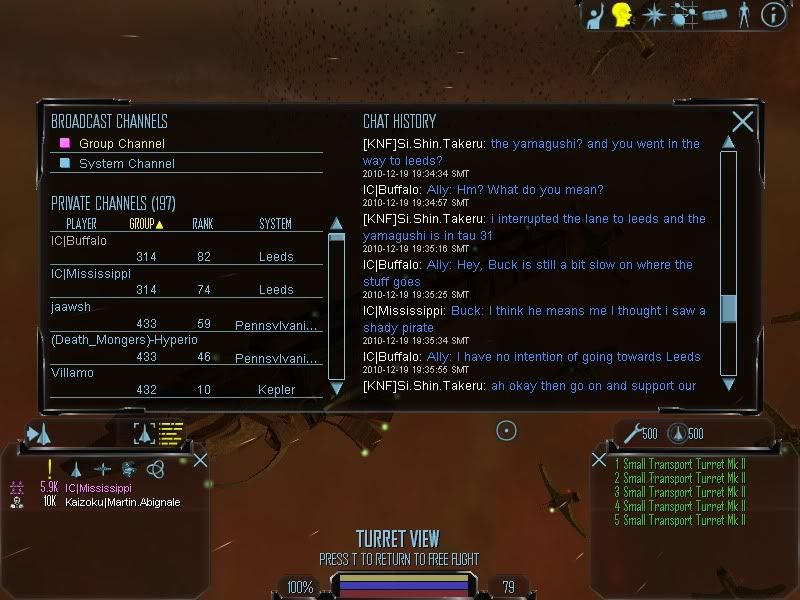Sort private channels by the System column

275,224
